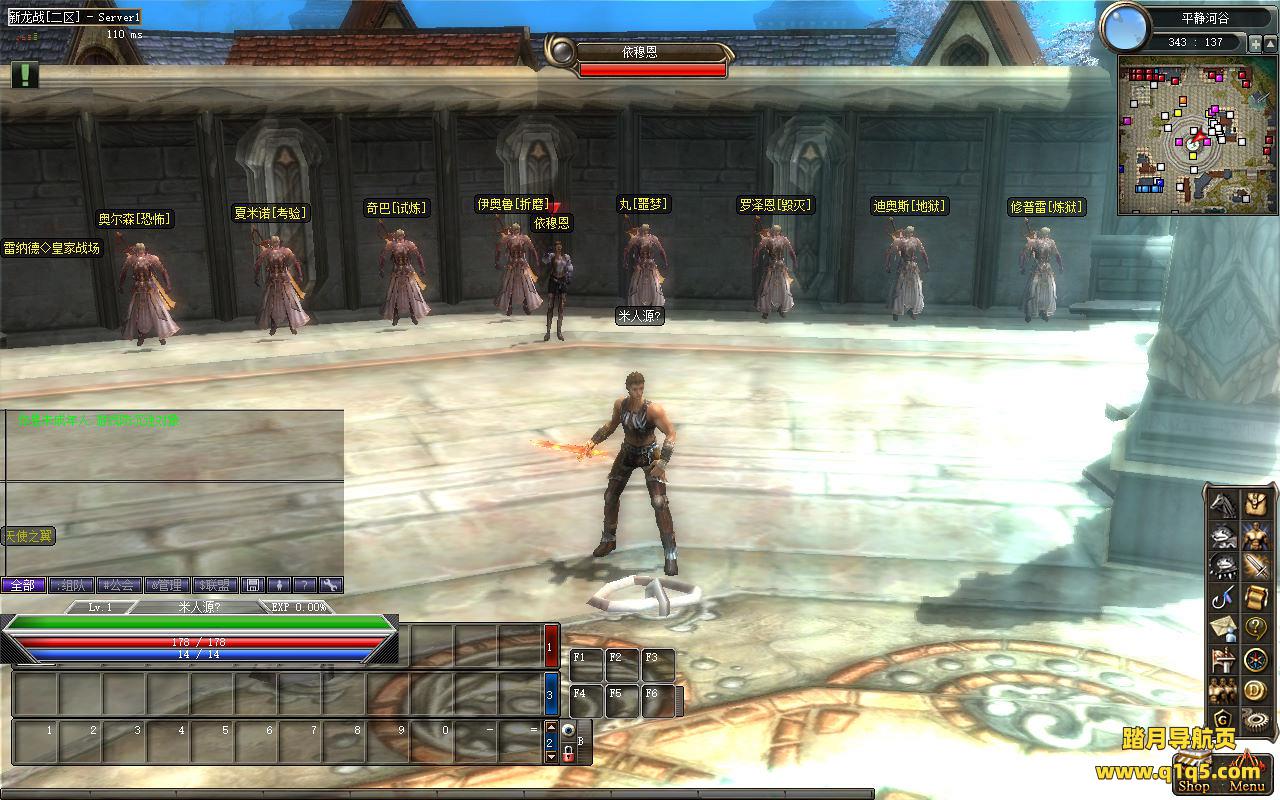1280x800 pixels.
Task: Open the envelope mail icon
Action: coord(1222,629)
